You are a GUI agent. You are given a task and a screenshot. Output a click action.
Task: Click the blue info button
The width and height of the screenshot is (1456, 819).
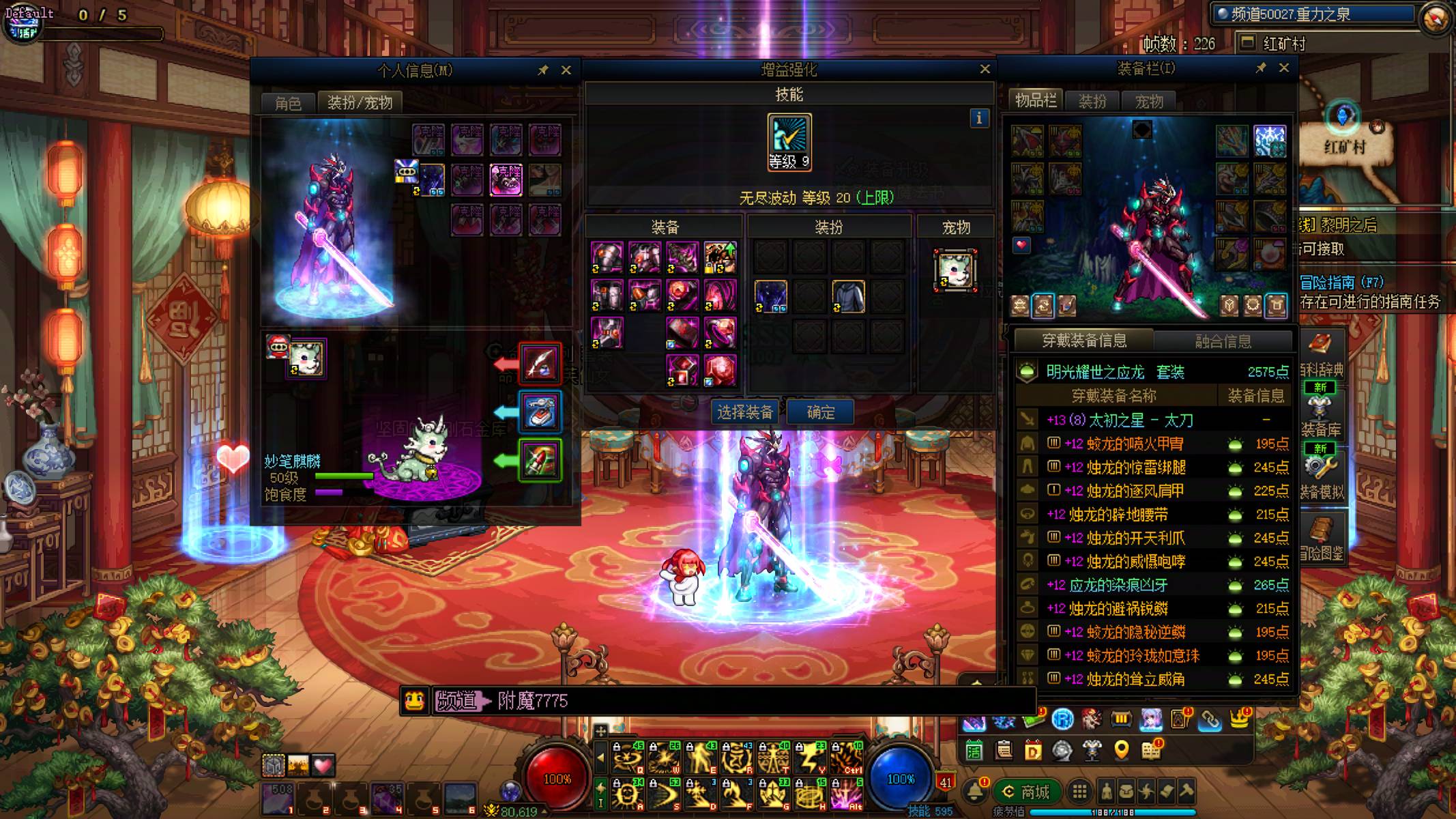[979, 118]
